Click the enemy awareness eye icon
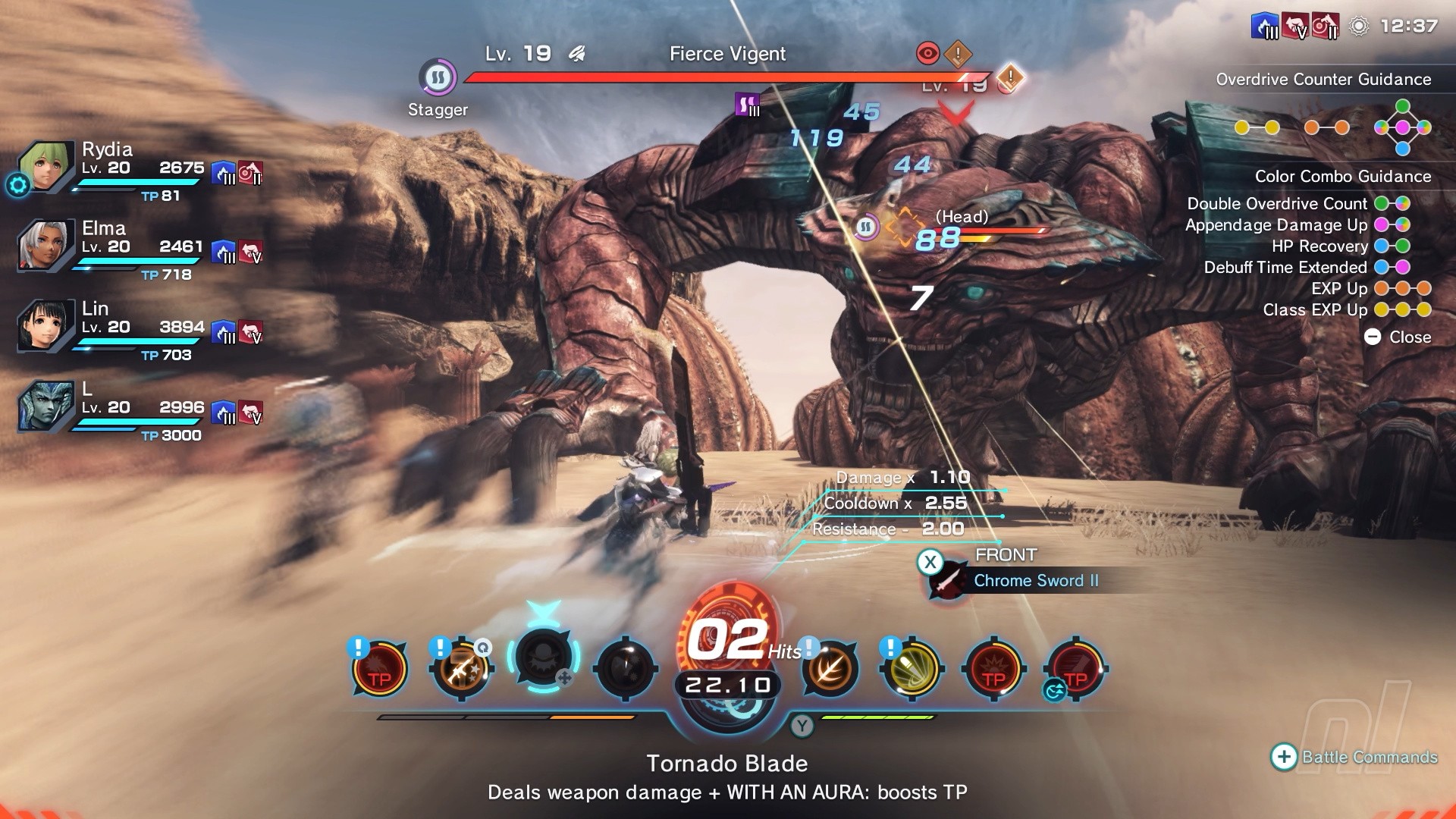Viewport: 1456px width, 819px height. [x=928, y=53]
